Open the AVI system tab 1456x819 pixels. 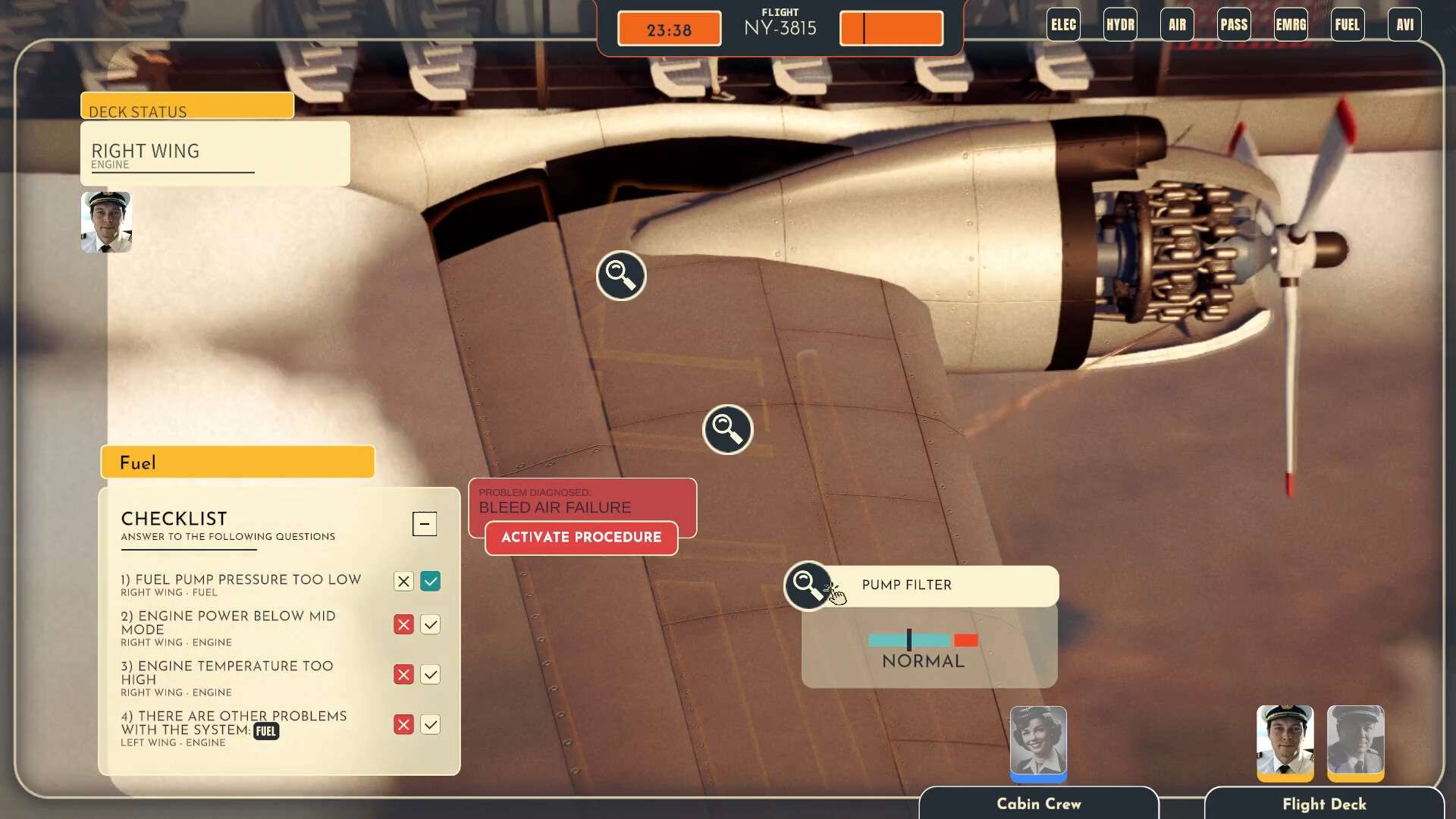(1404, 25)
